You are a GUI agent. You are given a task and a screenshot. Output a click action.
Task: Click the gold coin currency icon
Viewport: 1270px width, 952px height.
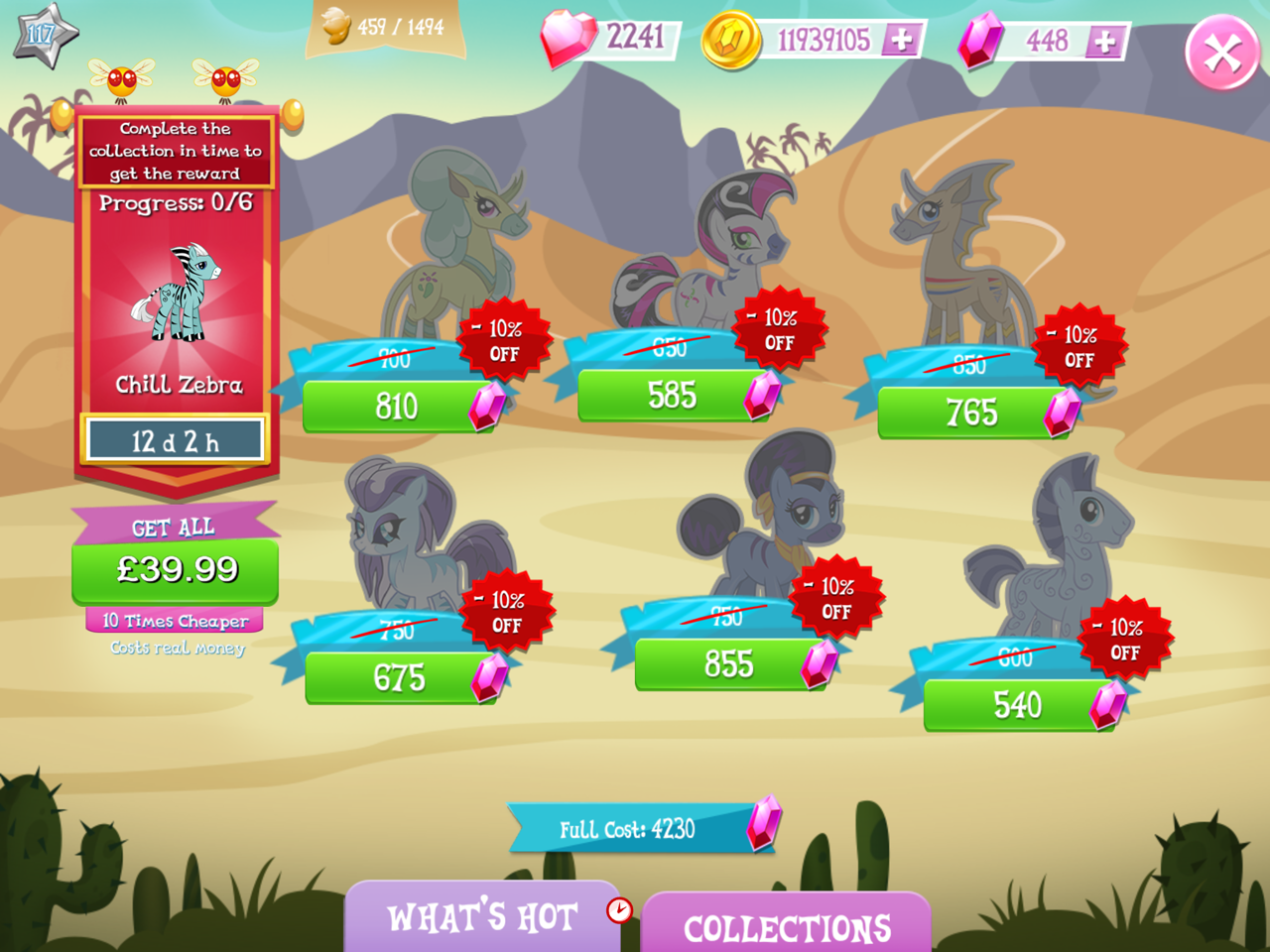pyautogui.click(x=734, y=40)
